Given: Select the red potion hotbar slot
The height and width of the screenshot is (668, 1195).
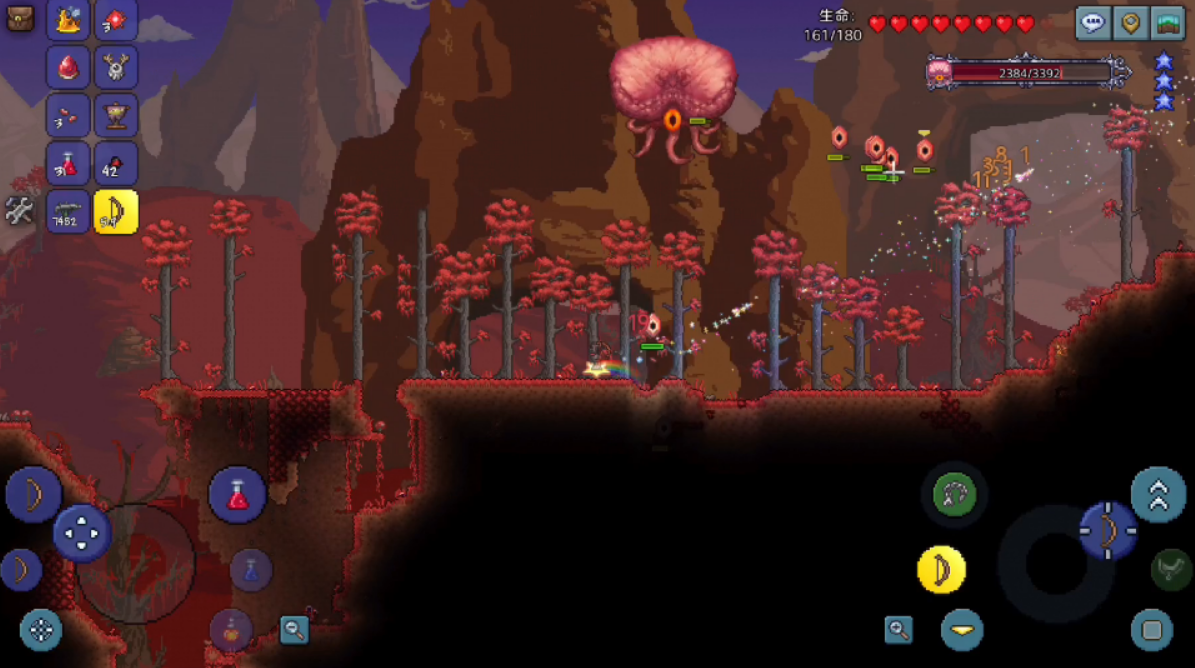Looking at the screenshot, I should [68, 163].
